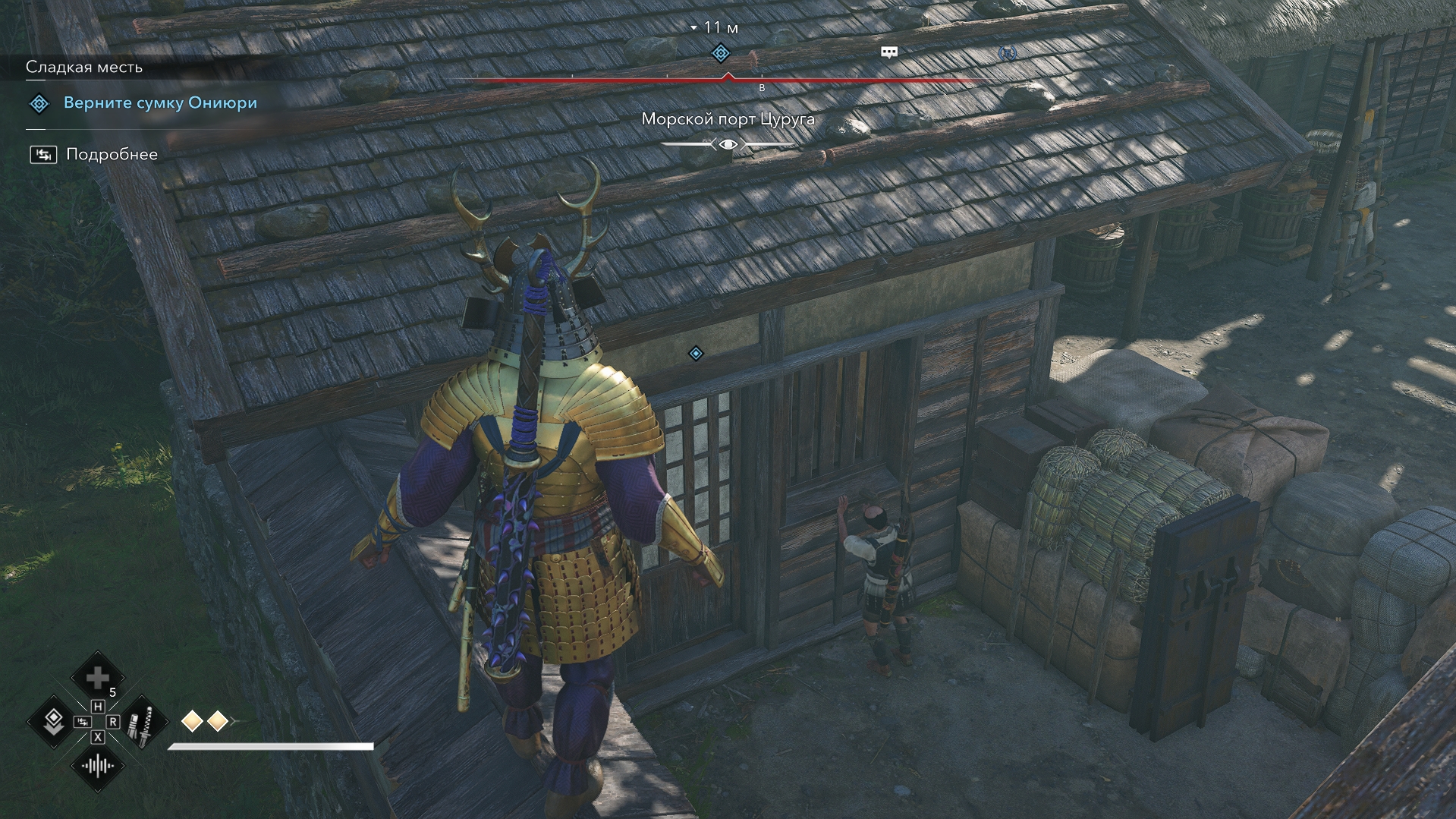Select the blue quest marker on the compass
The width and height of the screenshot is (1456, 819).
point(721,53)
